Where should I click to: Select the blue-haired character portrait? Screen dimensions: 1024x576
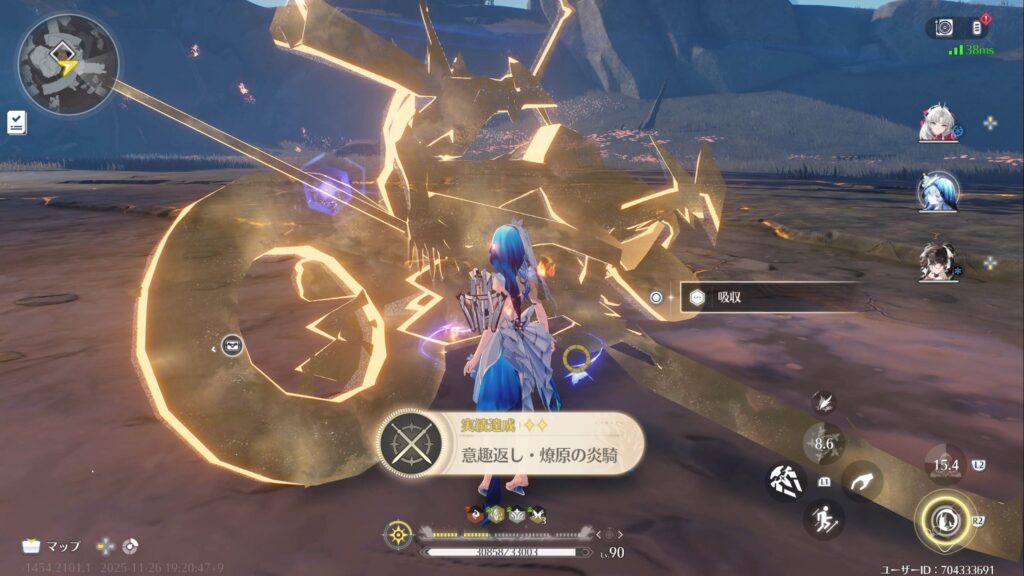[x=938, y=192]
